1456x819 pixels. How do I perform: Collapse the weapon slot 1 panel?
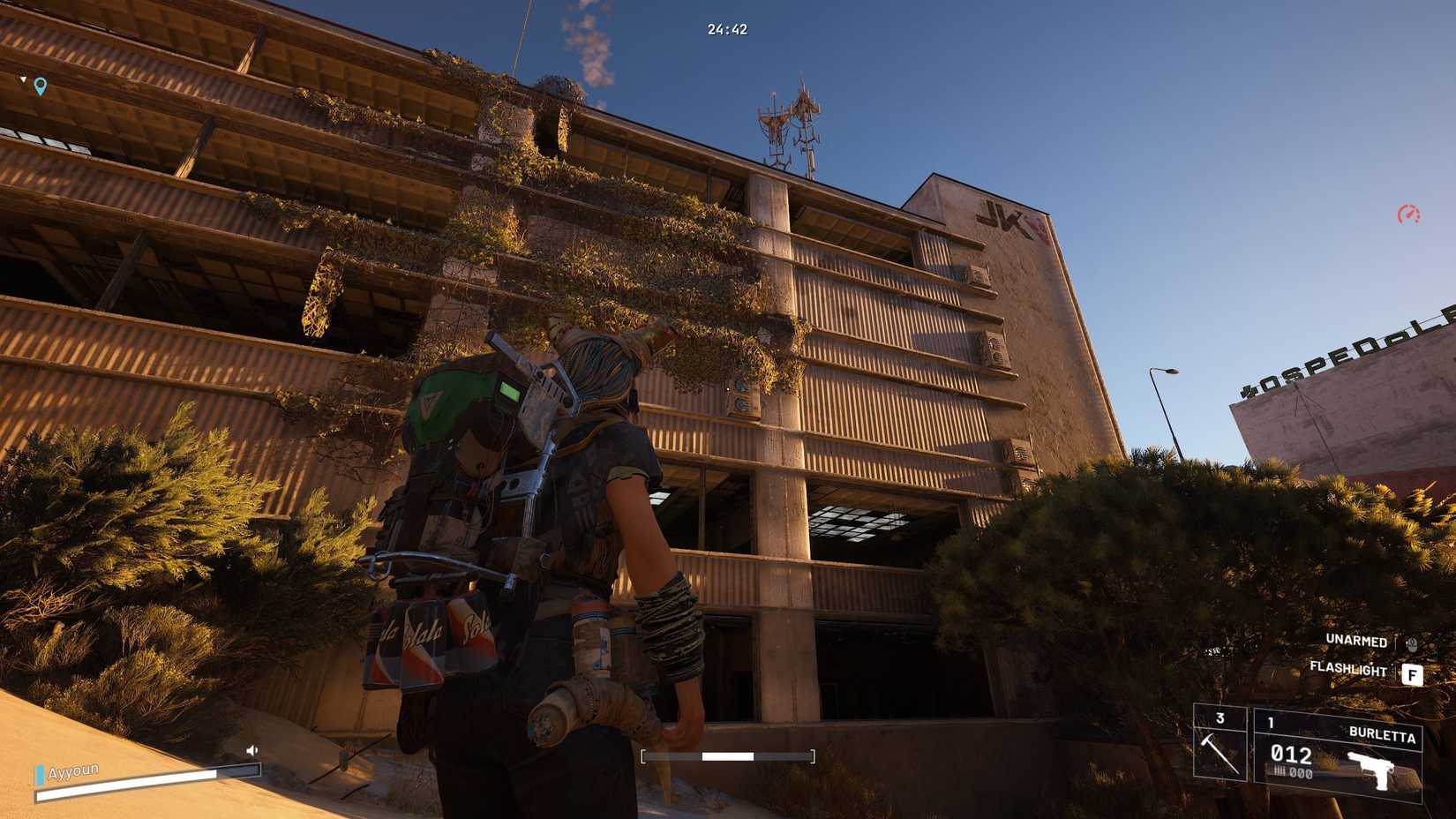1271,720
